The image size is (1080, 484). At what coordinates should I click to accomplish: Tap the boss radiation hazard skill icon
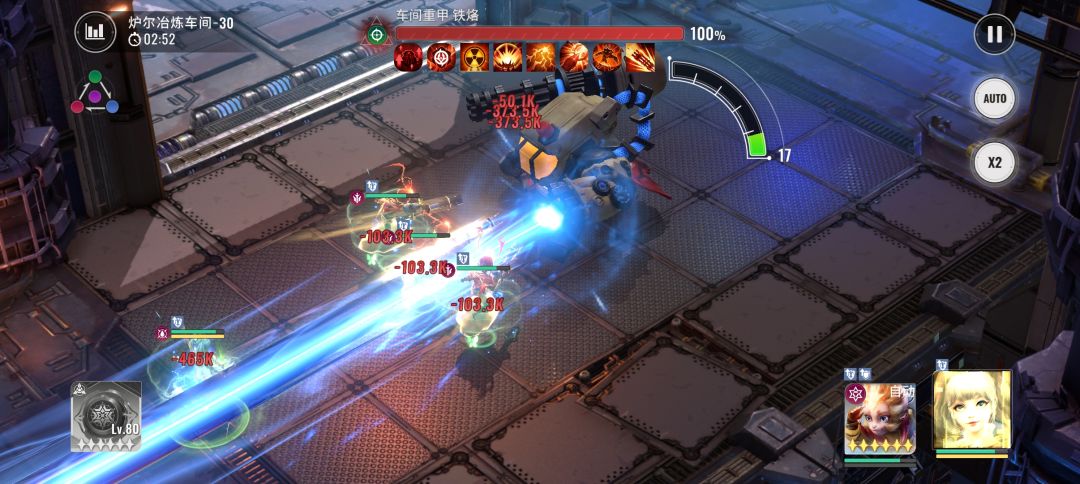[x=474, y=57]
